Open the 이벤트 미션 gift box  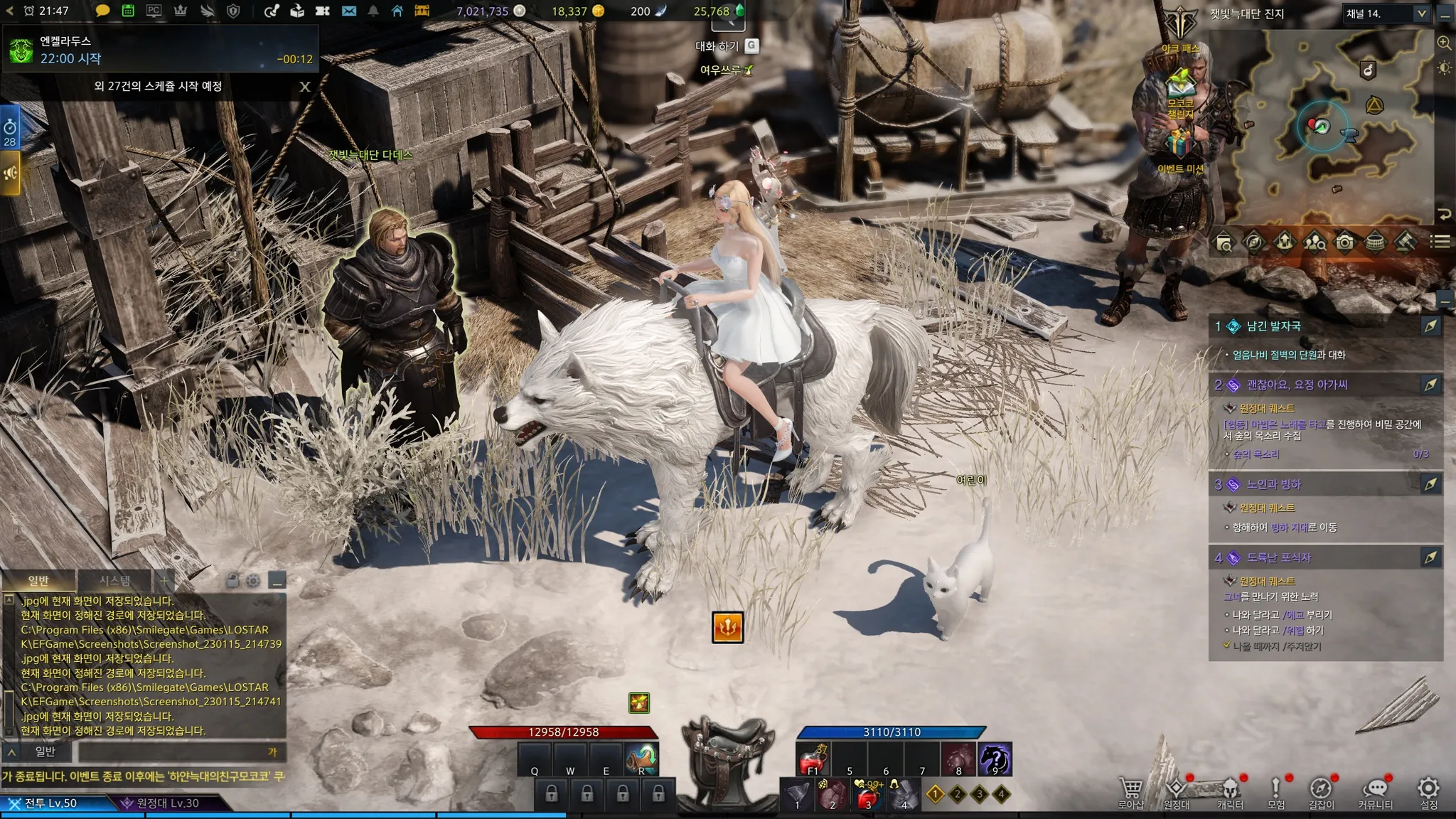[x=1180, y=147]
